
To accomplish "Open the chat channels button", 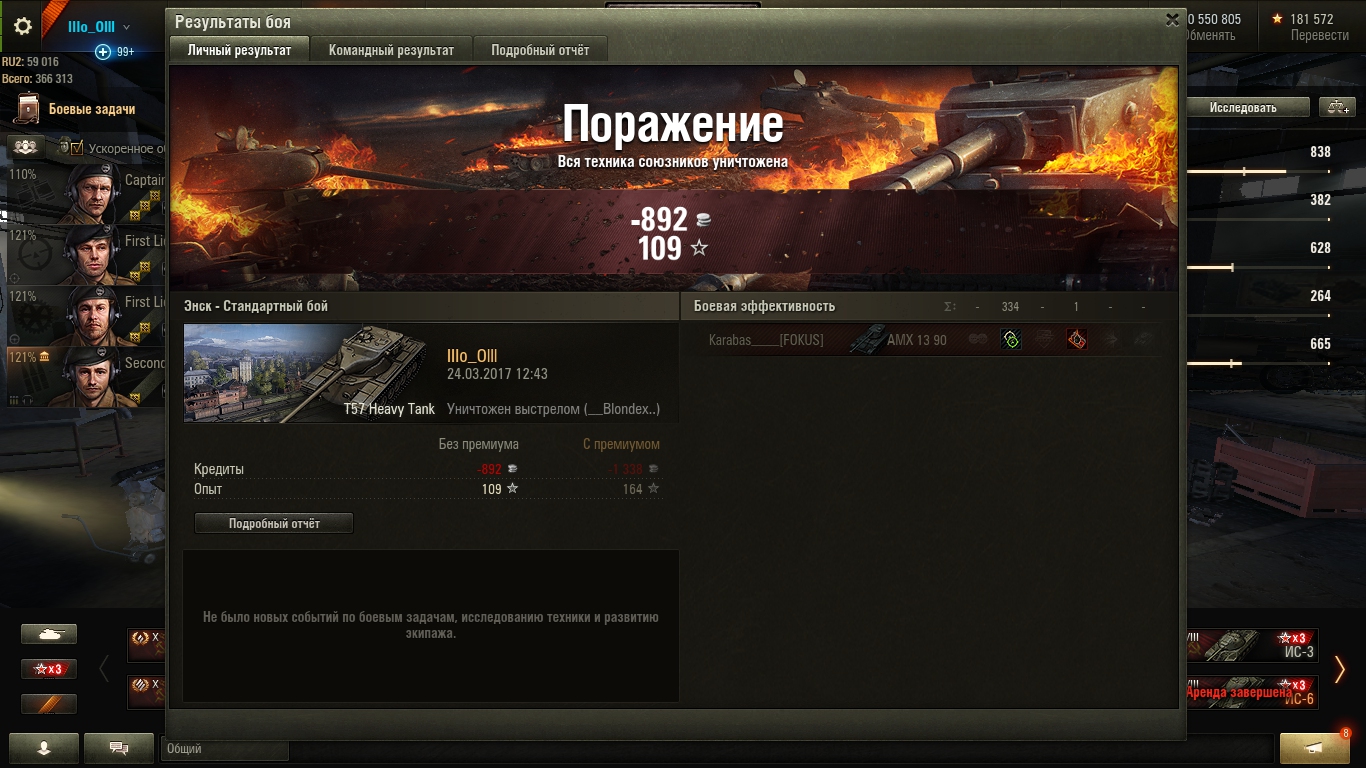I will pyautogui.click(x=119, y=747).
